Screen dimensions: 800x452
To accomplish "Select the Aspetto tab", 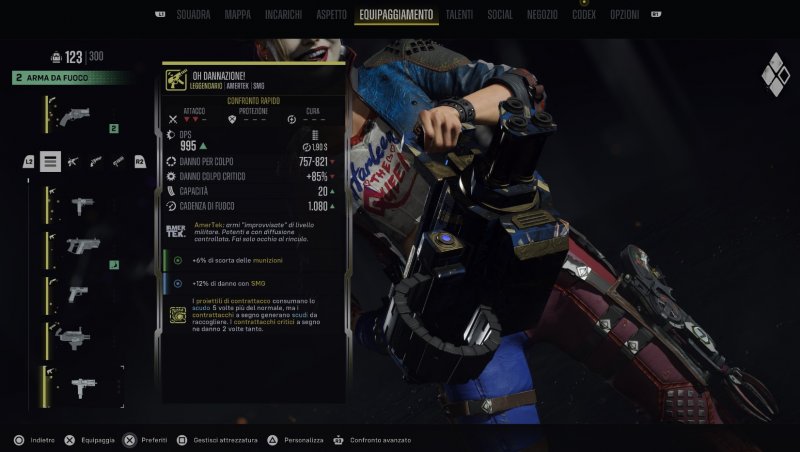I will [330, 15].
